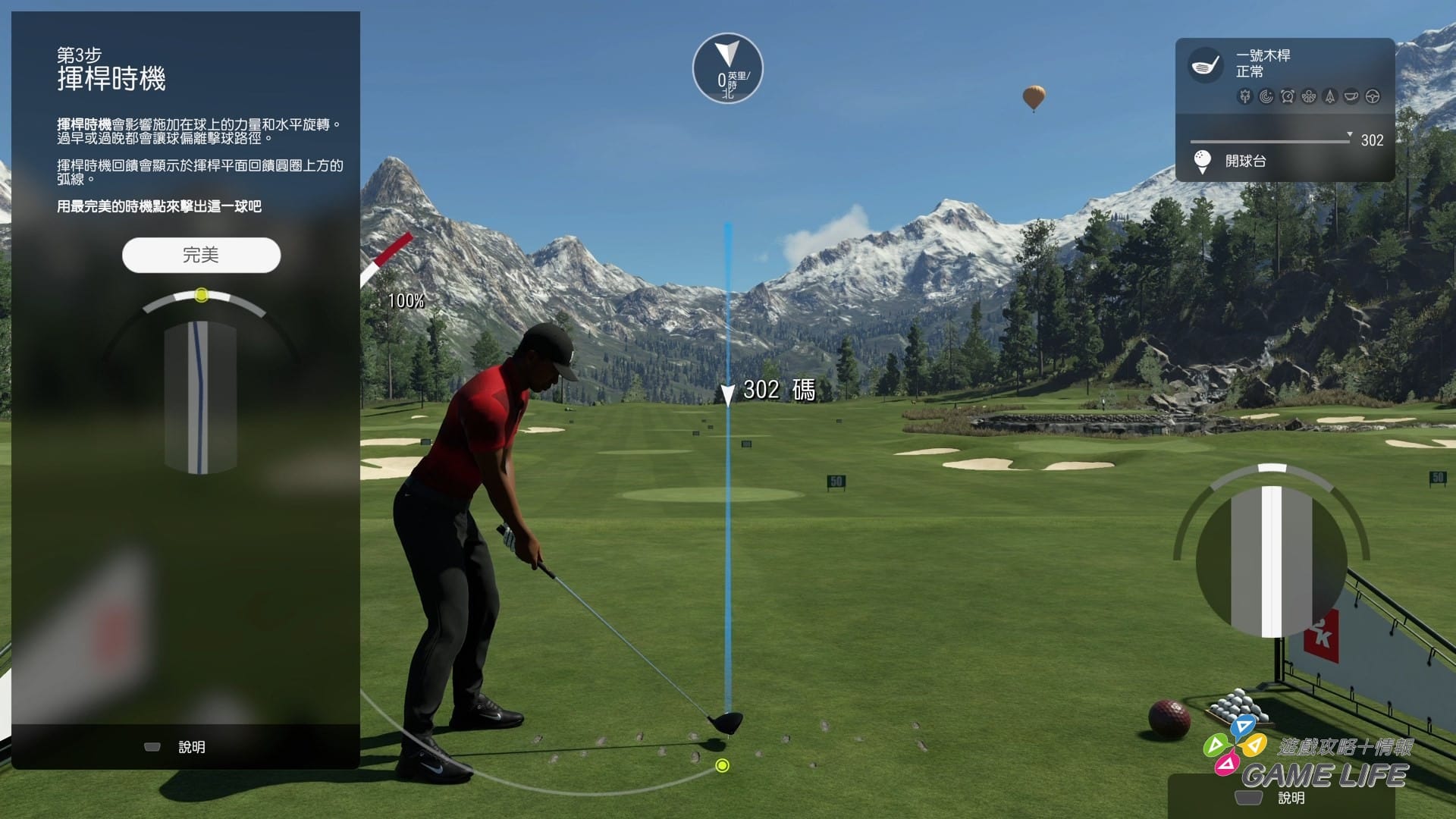Open the wind direction compass

click(727, 68)
